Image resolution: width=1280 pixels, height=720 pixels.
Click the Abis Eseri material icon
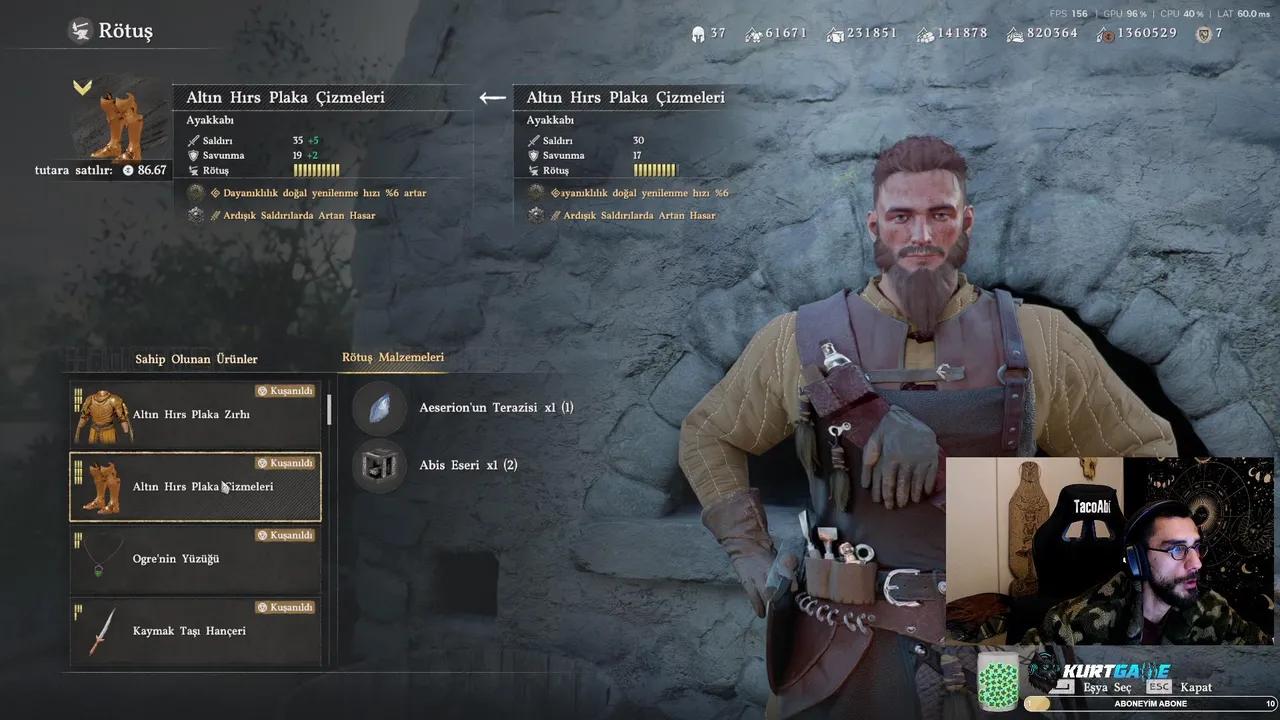tap(380, 466)
